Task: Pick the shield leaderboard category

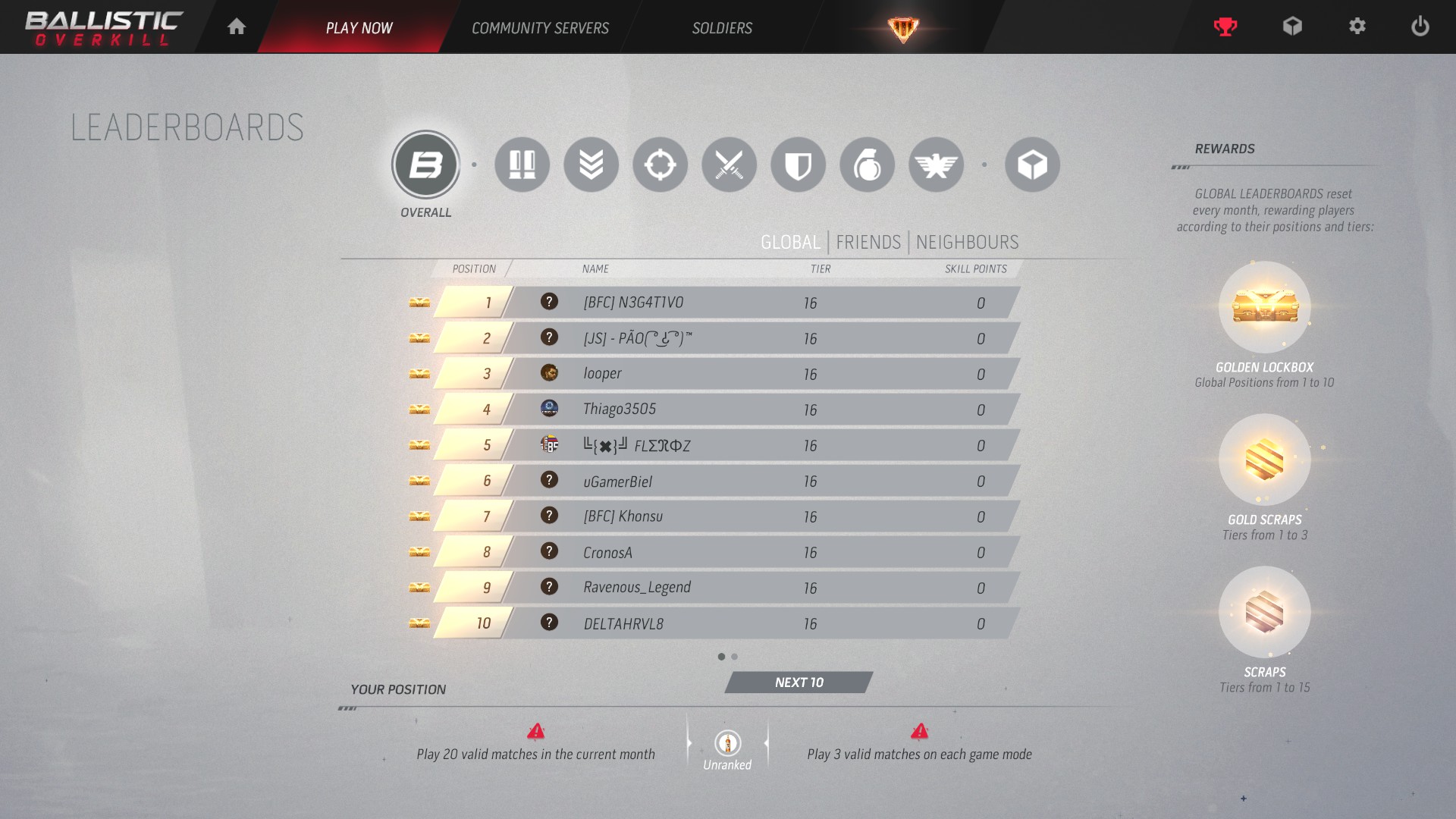Action: pyautogui.click(x=798, y=165)
